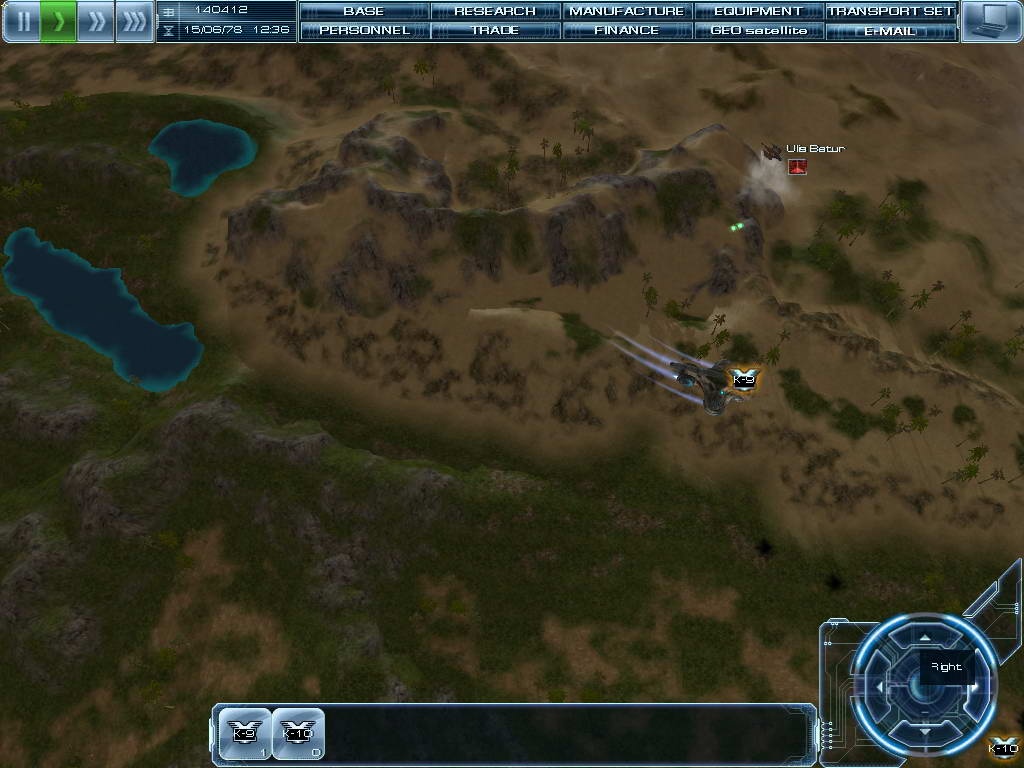Click the laptop computer icon
This screenshot has width=1024, height=768.
(x=991, y=21)
